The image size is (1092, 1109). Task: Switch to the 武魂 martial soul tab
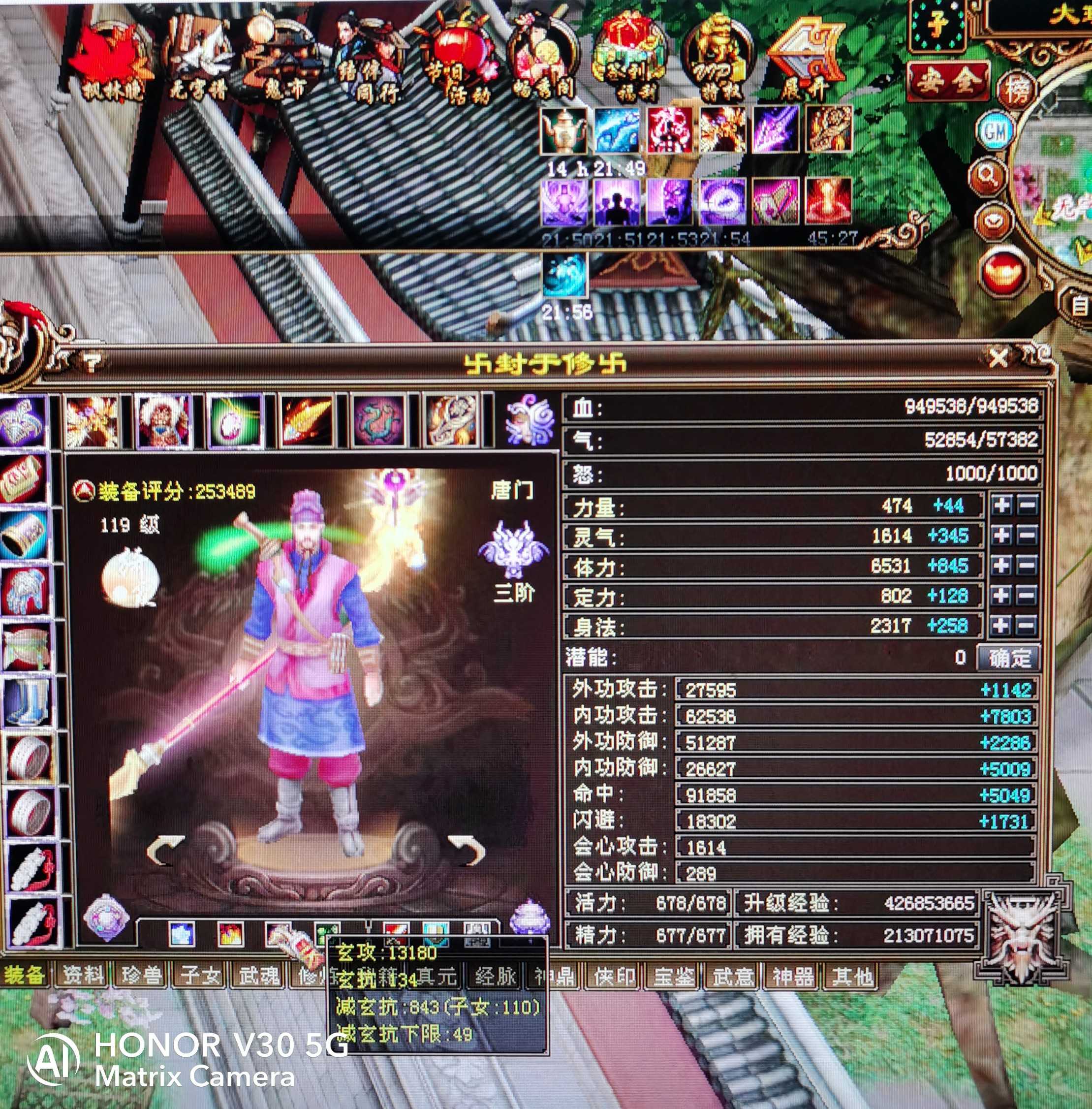click(258, 975)
